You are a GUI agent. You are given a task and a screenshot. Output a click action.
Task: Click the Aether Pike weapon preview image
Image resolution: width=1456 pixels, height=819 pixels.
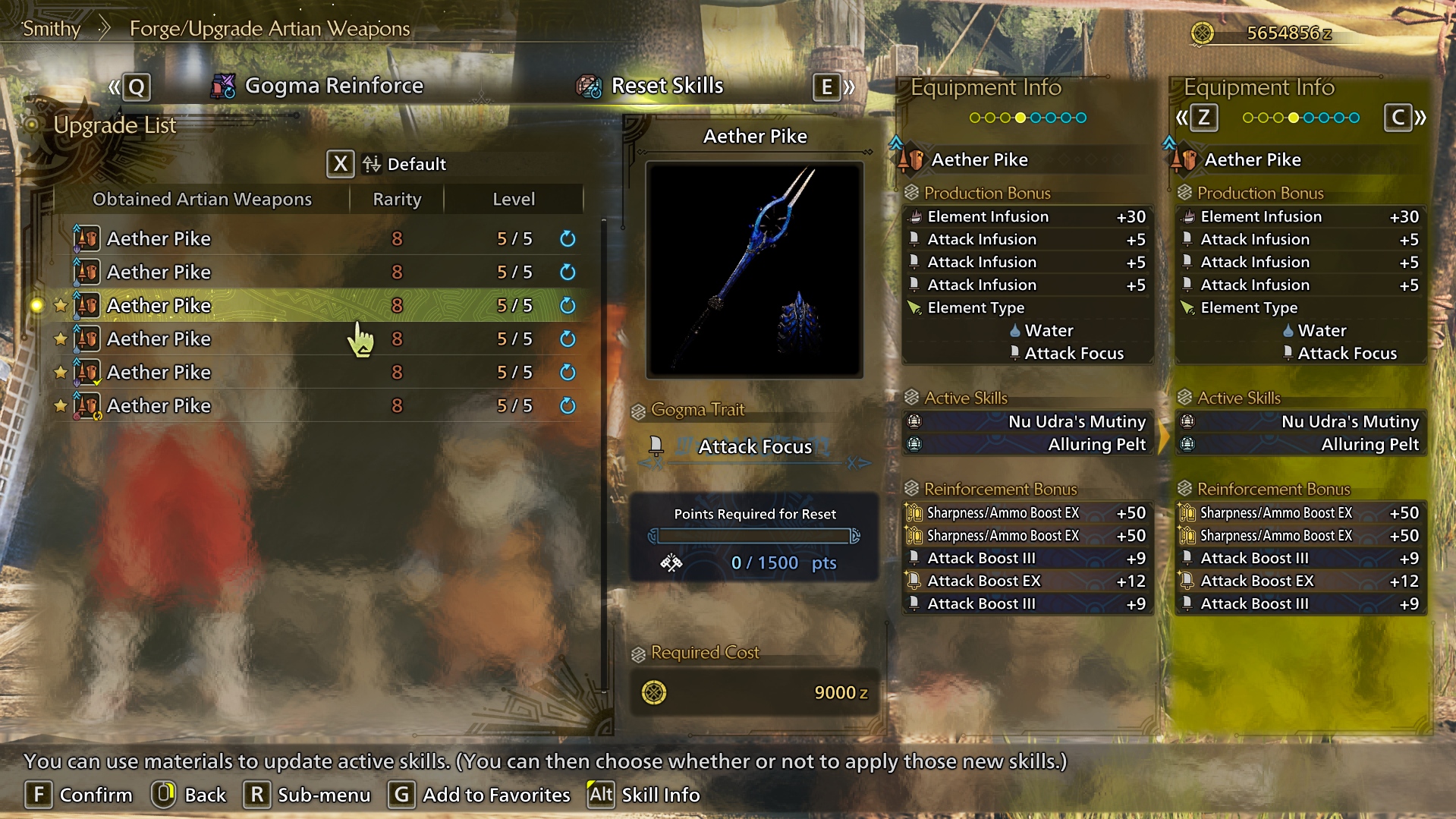[x=754, y=270]
